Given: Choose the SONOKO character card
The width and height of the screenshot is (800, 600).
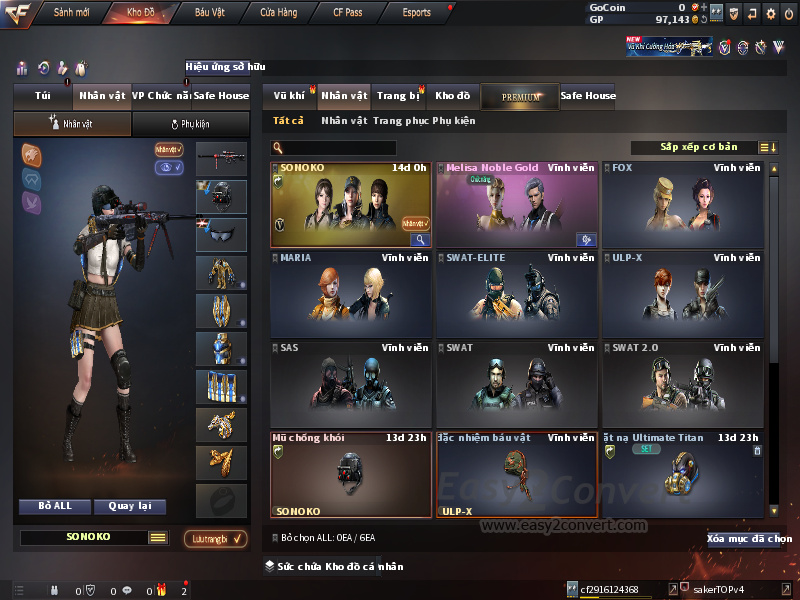Looking at the screenshot, I should [350, 204].
